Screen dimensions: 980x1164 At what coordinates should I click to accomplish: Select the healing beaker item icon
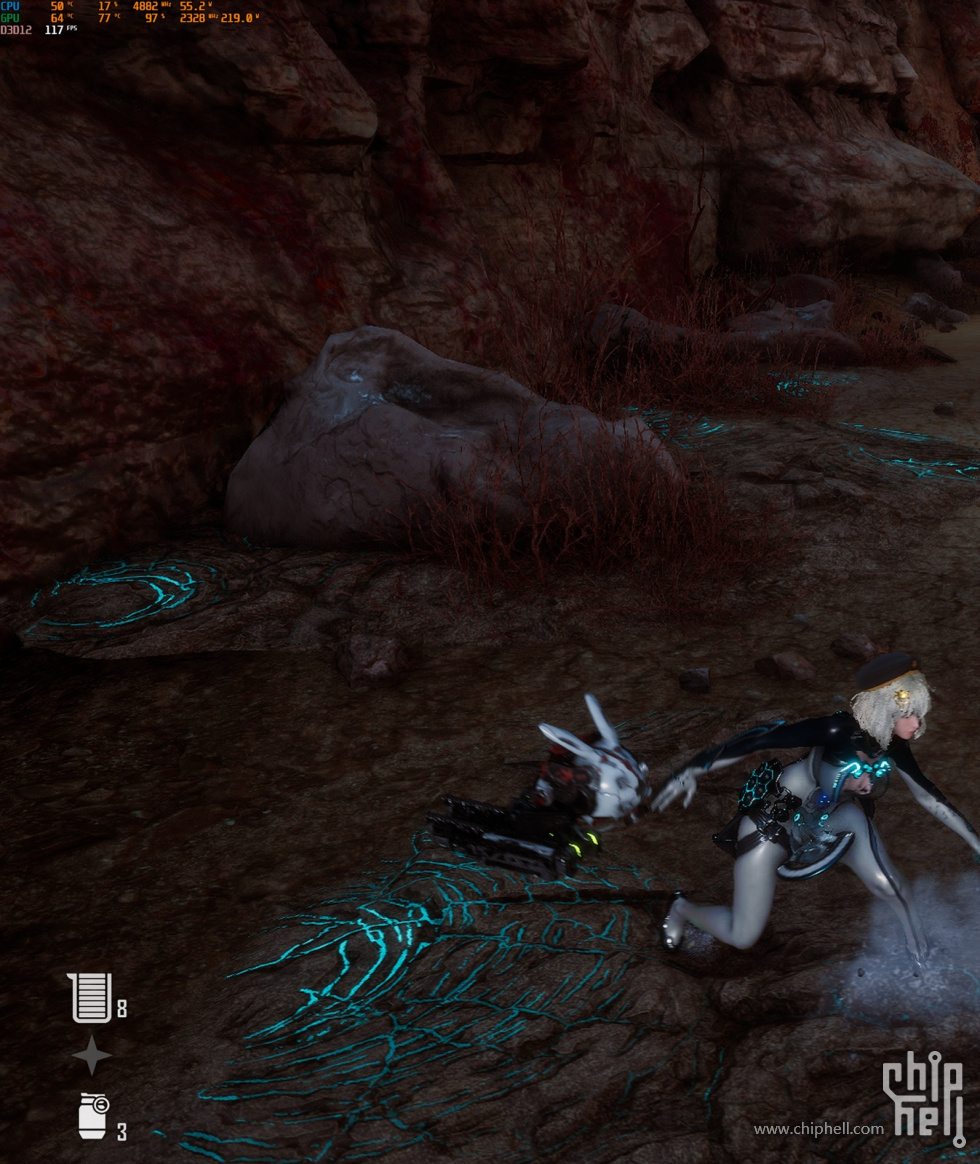[x=90, y=998]
